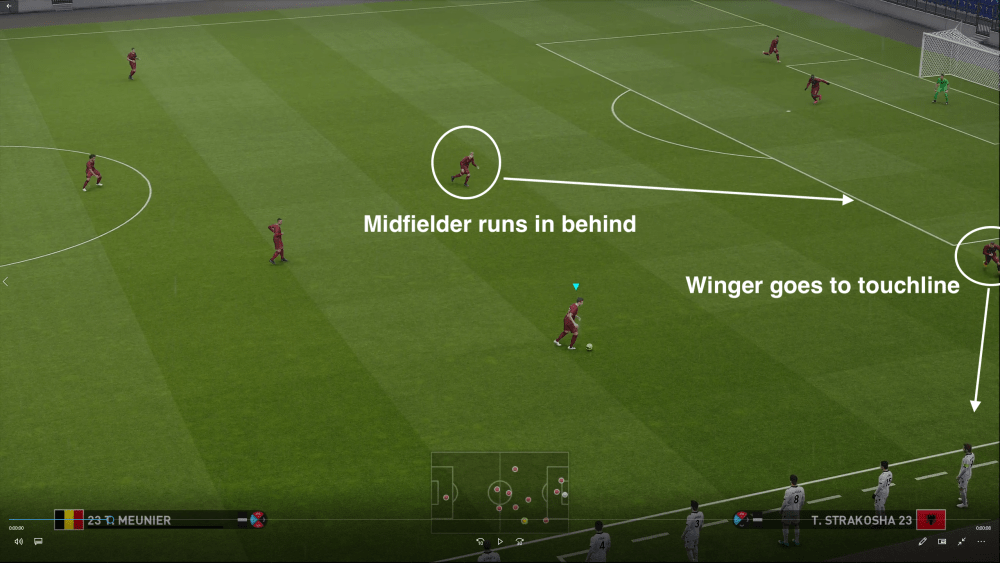Open the three-dots more options menu

981,541
